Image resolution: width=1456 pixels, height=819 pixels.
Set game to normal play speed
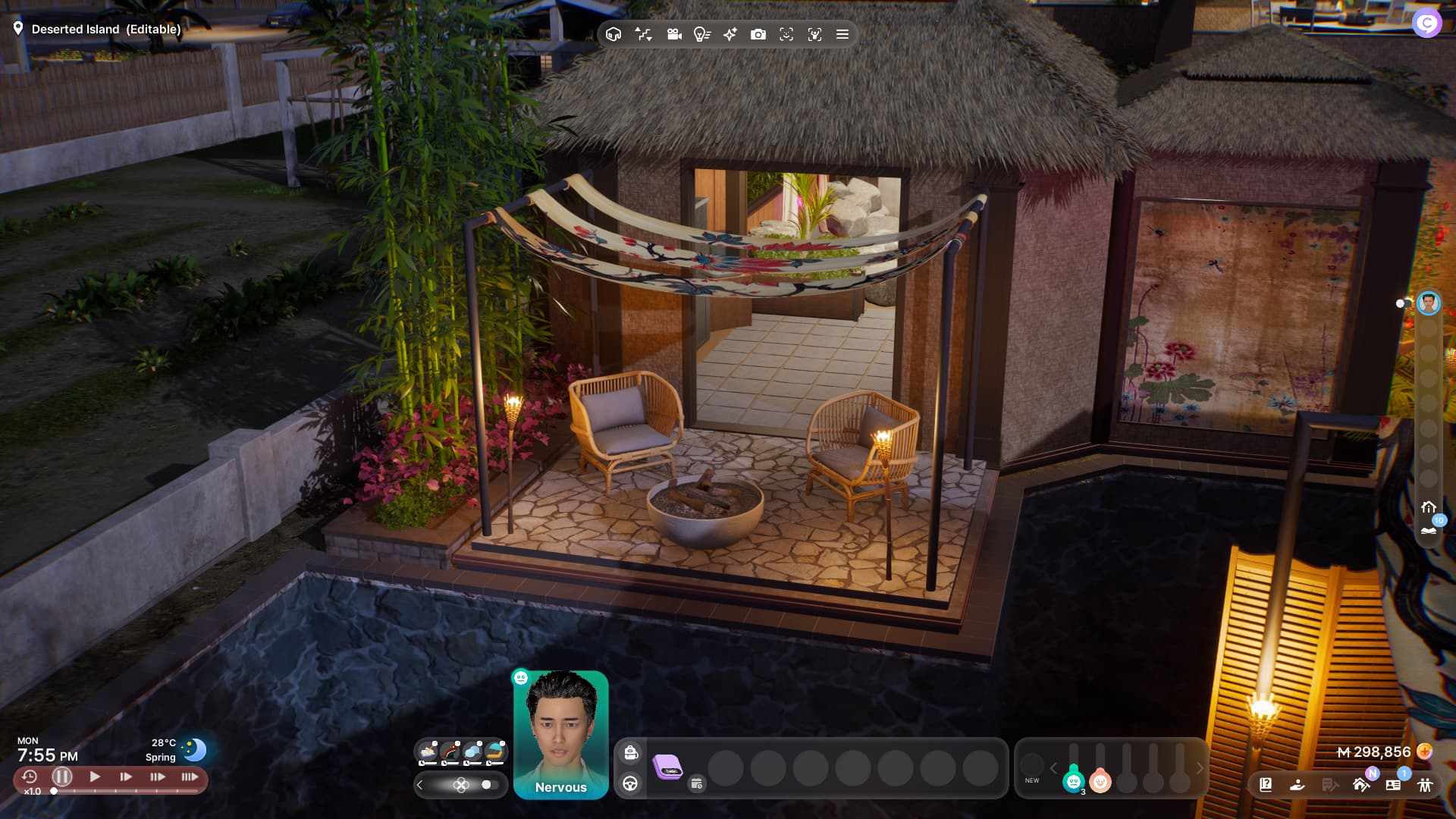click(95, 777)
